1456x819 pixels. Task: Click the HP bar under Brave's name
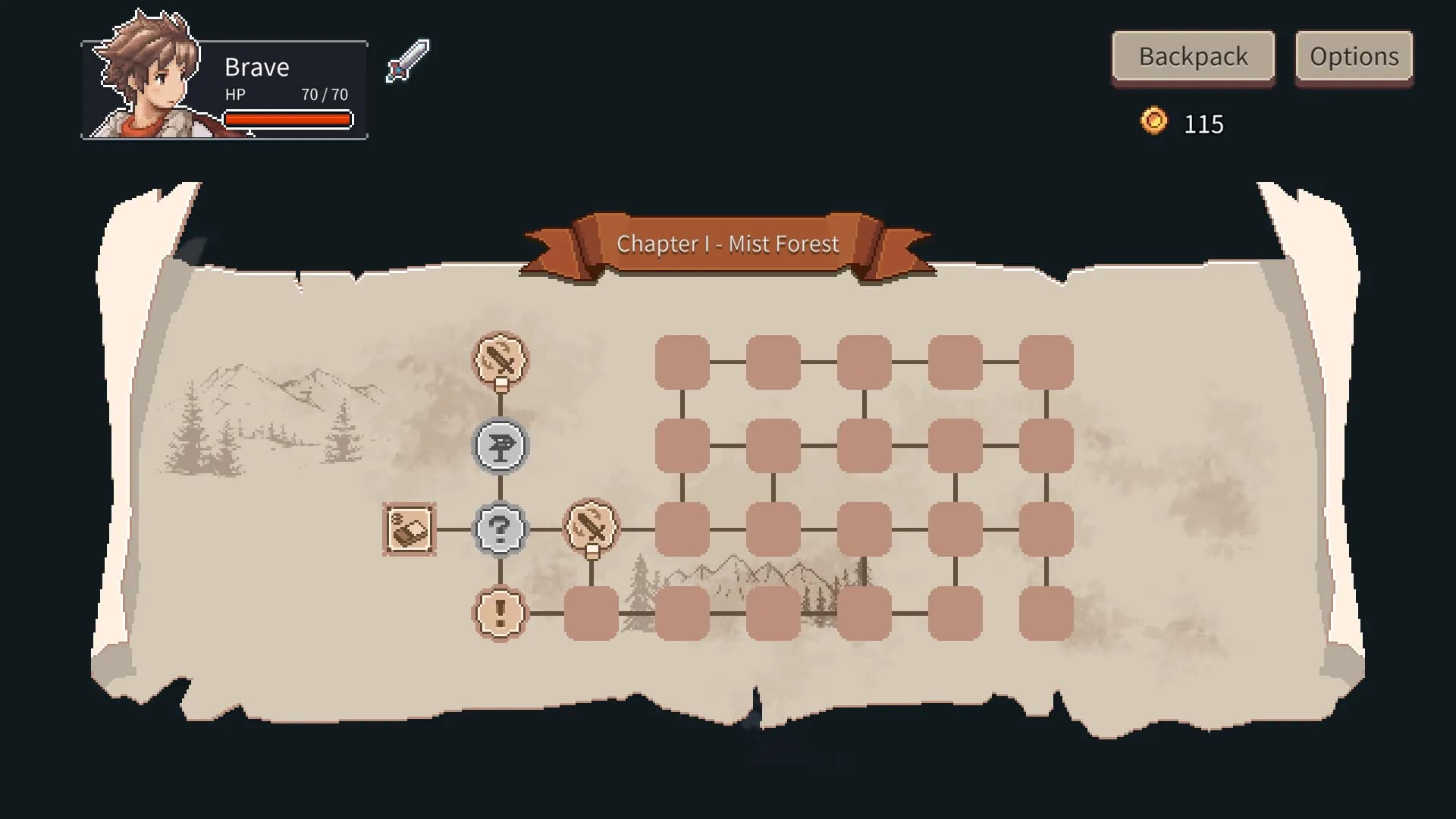coord(287,119)
